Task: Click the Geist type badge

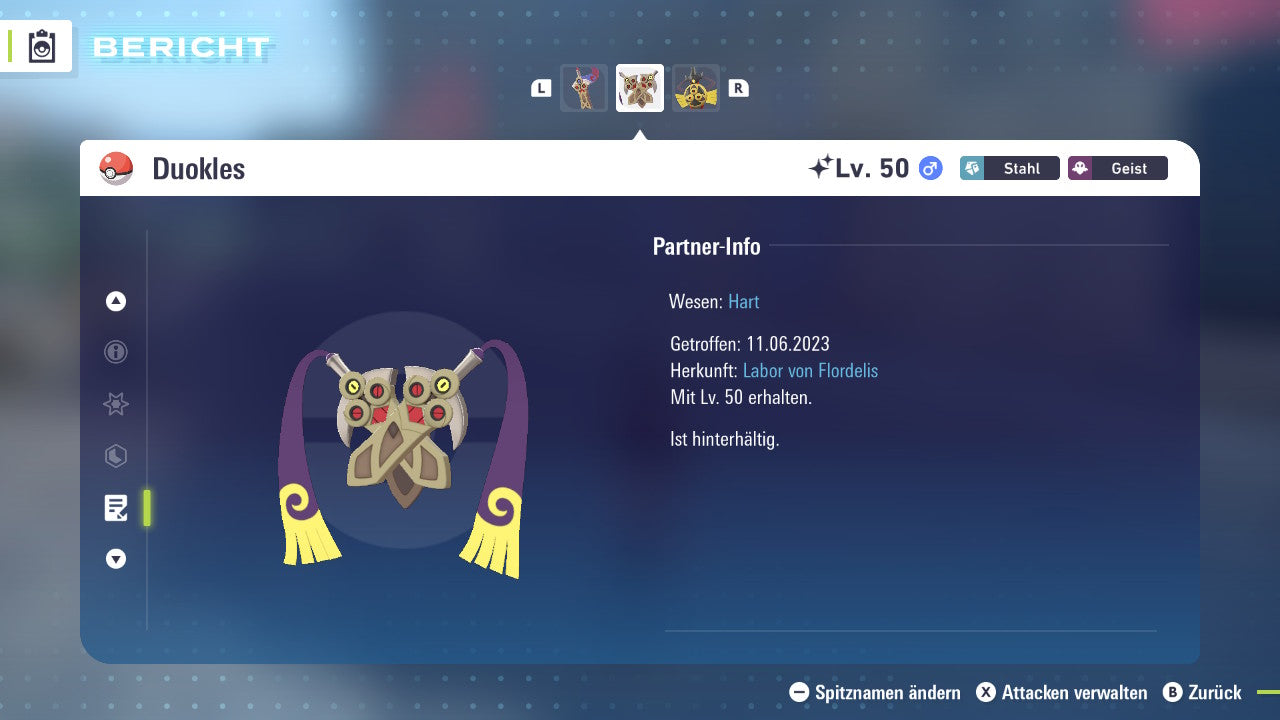Action: click(1117, 168)
